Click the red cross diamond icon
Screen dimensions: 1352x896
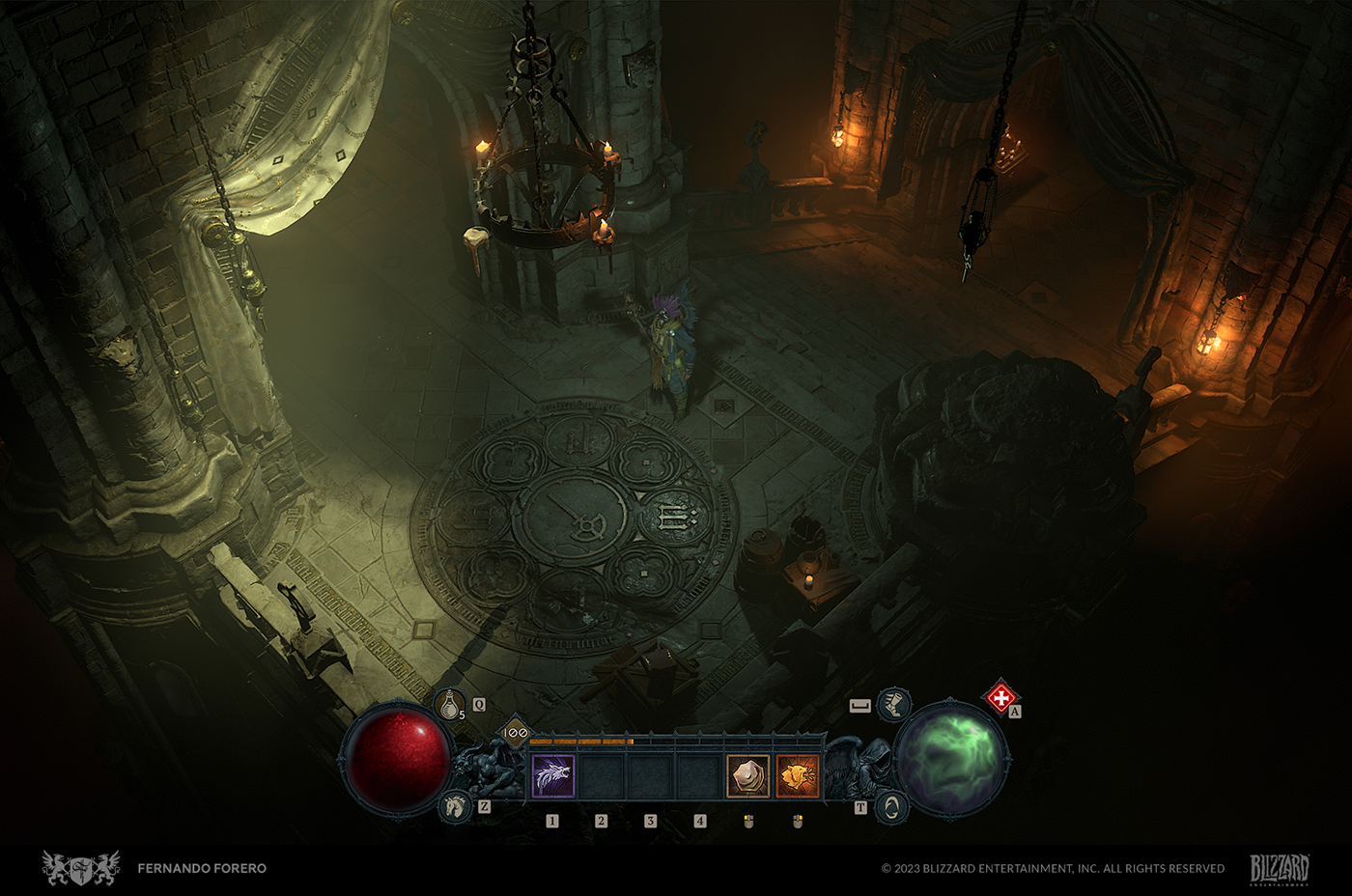click(1000, 697)
